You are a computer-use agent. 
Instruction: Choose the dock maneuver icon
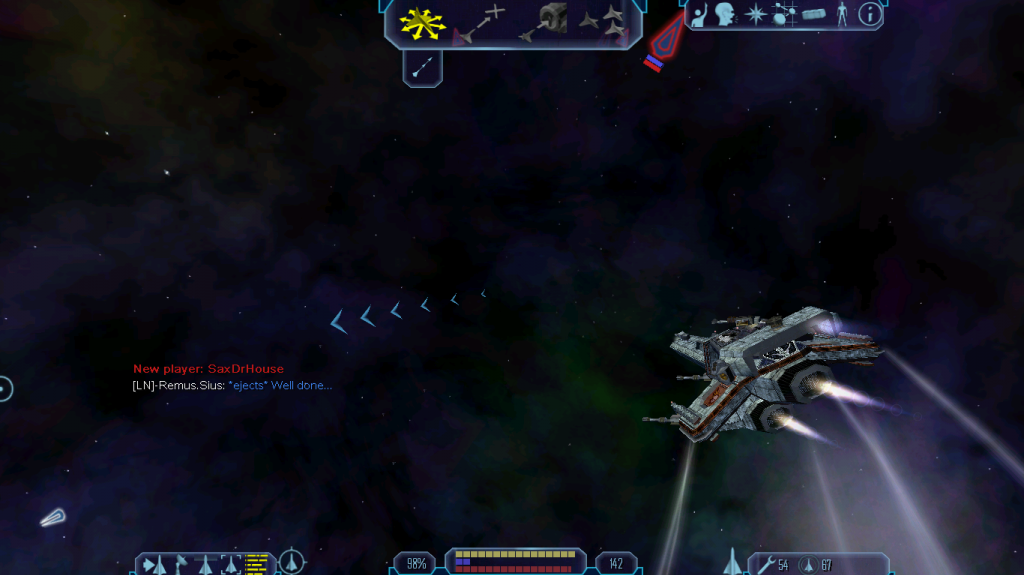[x=543, y=22]
